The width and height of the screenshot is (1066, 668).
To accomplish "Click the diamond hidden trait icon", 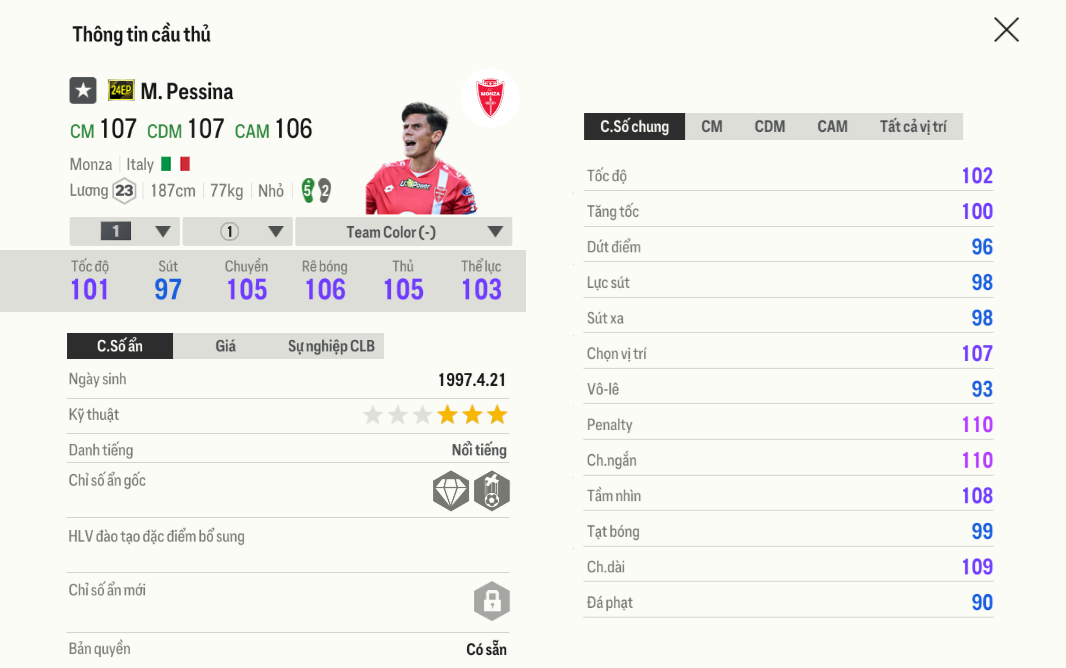I will click(451, 491).
